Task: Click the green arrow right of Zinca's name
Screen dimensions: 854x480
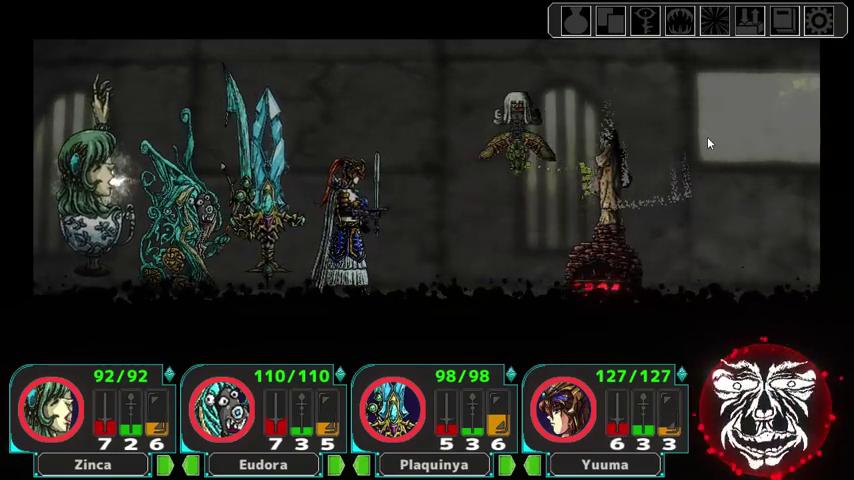Action: tap(164, 465)
